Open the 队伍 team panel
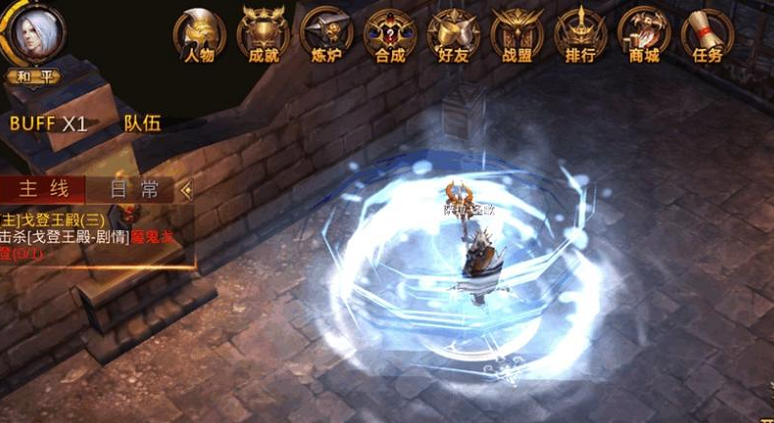The image size is (774, 423). pos(142,123)
